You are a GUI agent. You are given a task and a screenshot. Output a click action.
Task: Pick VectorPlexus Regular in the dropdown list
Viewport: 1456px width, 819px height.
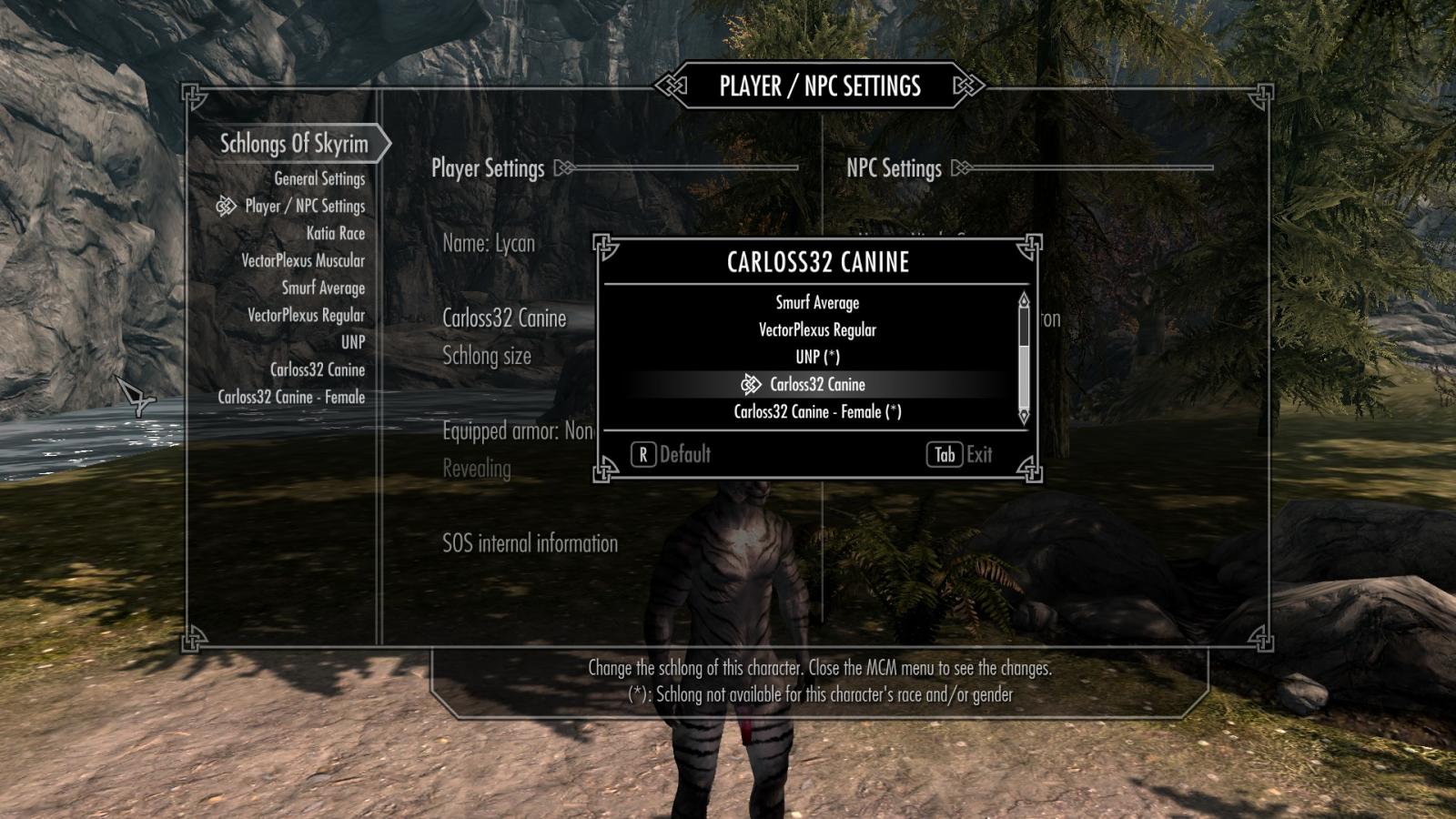816,330
